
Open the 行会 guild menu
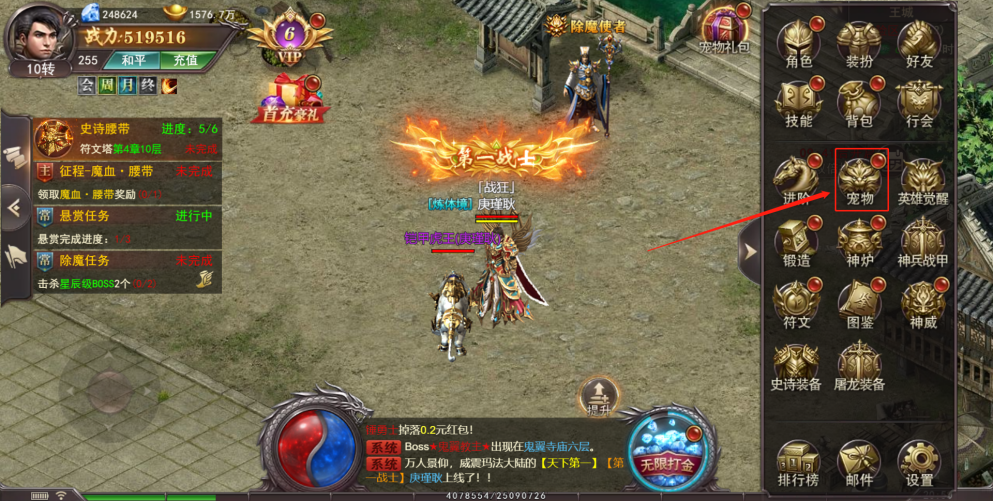pos(919,104)
